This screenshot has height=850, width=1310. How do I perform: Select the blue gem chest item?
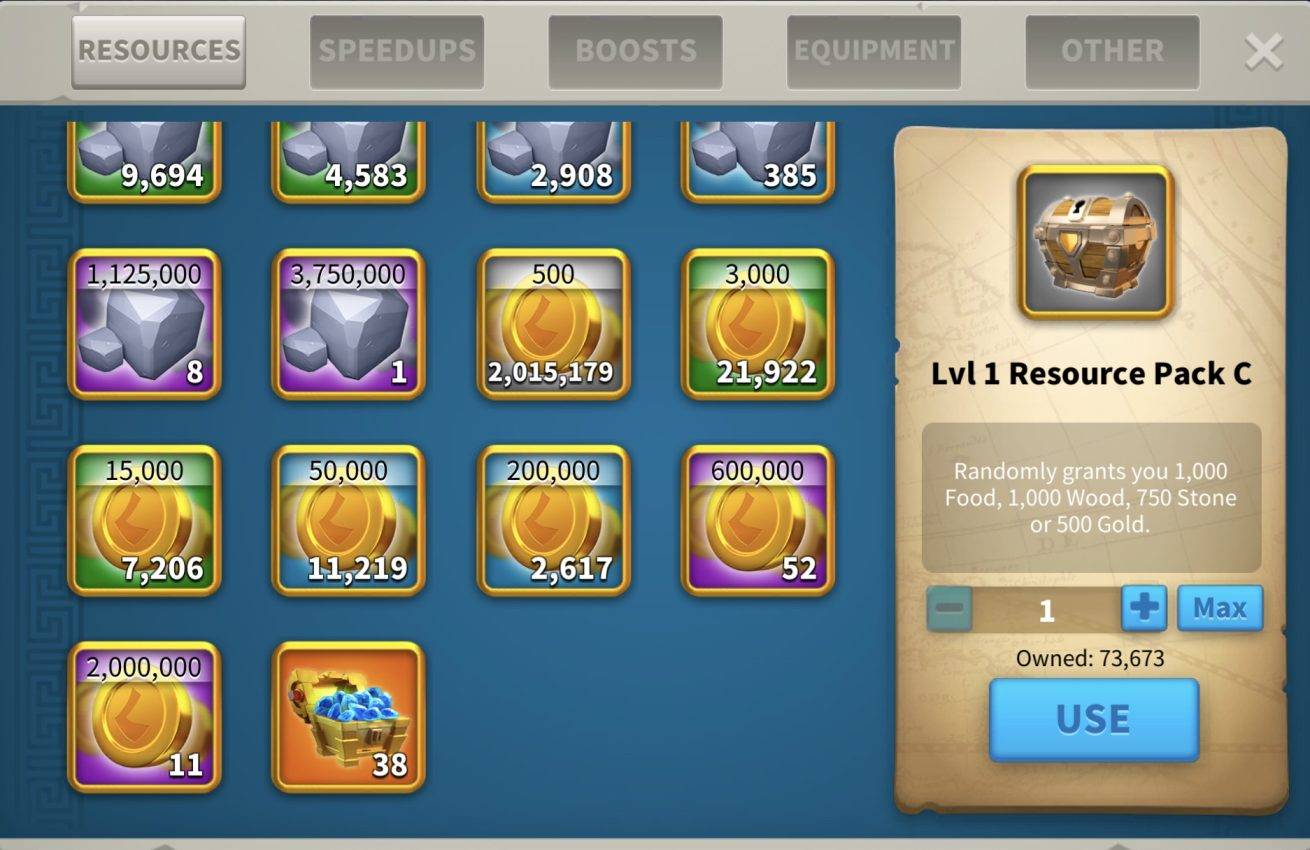point(348,717)
